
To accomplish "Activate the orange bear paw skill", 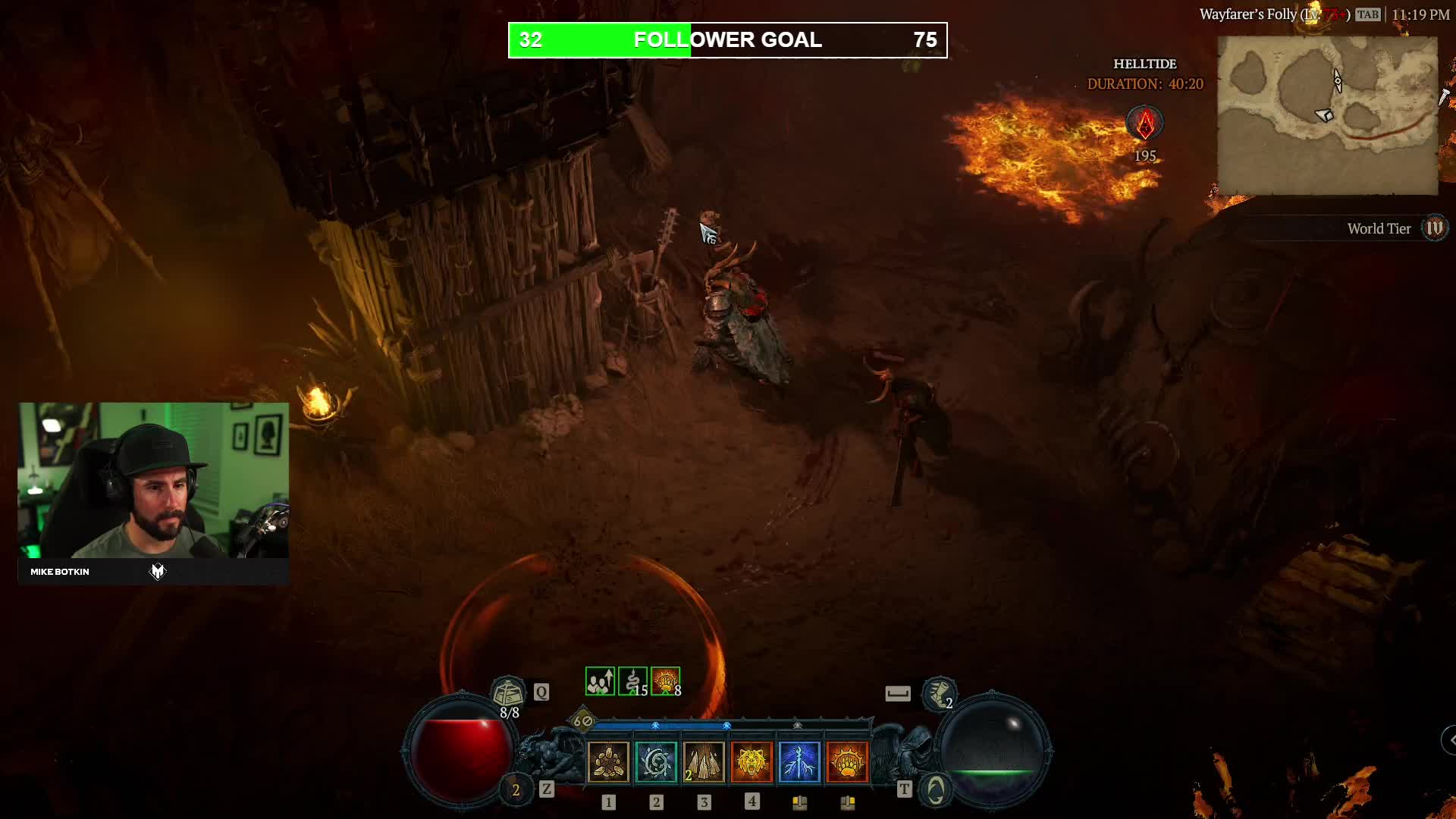I will pyautogui.click(x=847, y=761).
